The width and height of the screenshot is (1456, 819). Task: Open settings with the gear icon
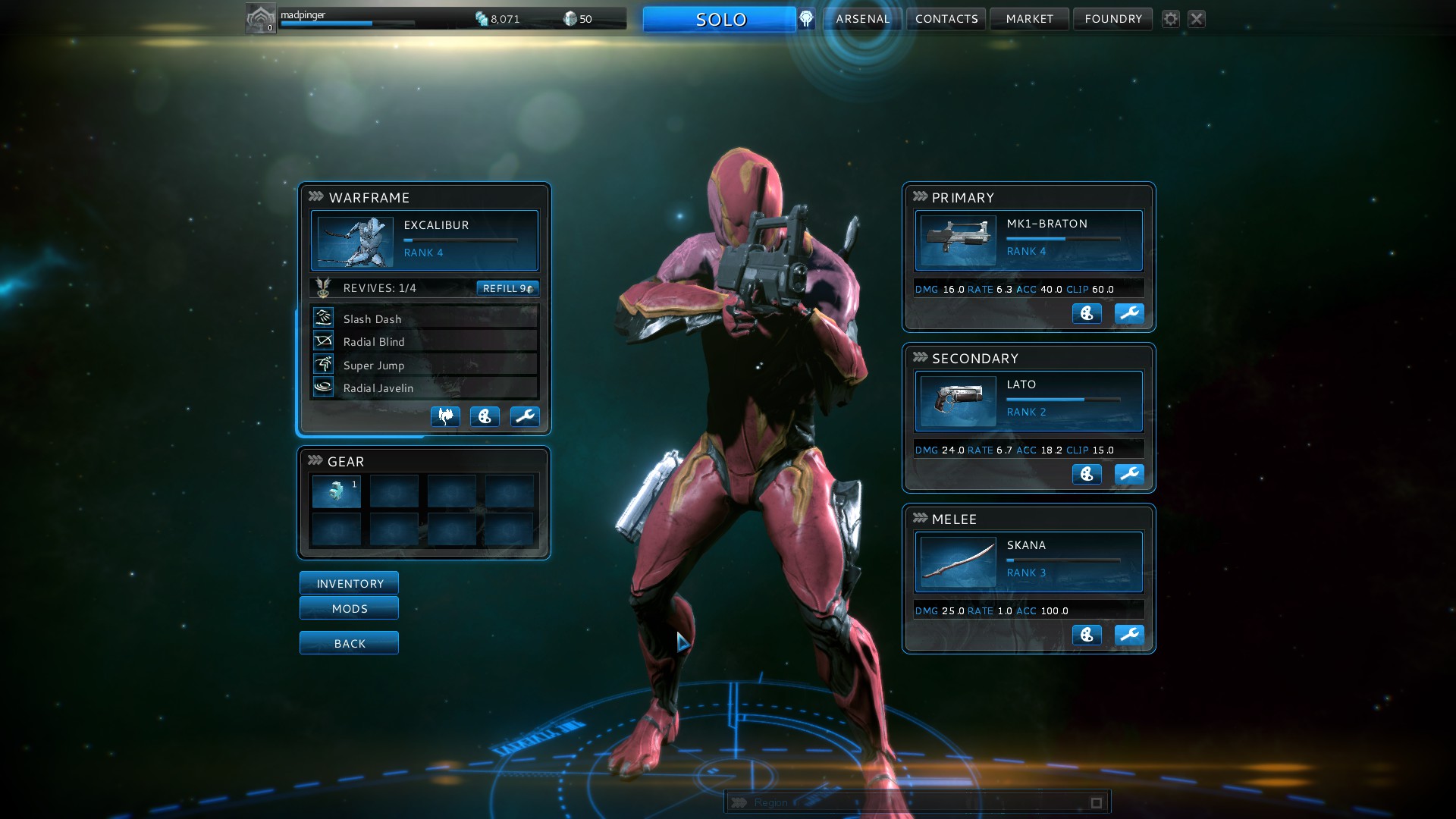[x=1171, y=19]
